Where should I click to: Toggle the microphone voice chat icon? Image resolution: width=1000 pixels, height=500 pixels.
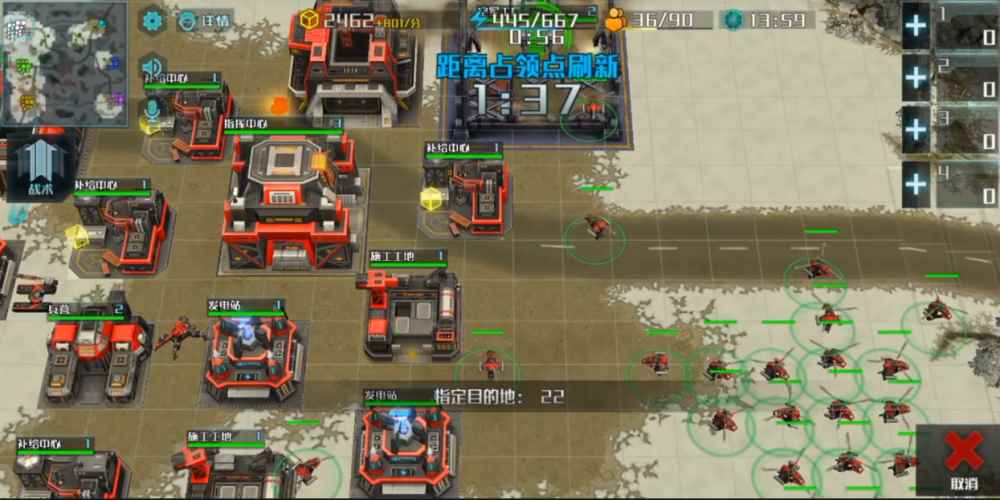point(152,110)
